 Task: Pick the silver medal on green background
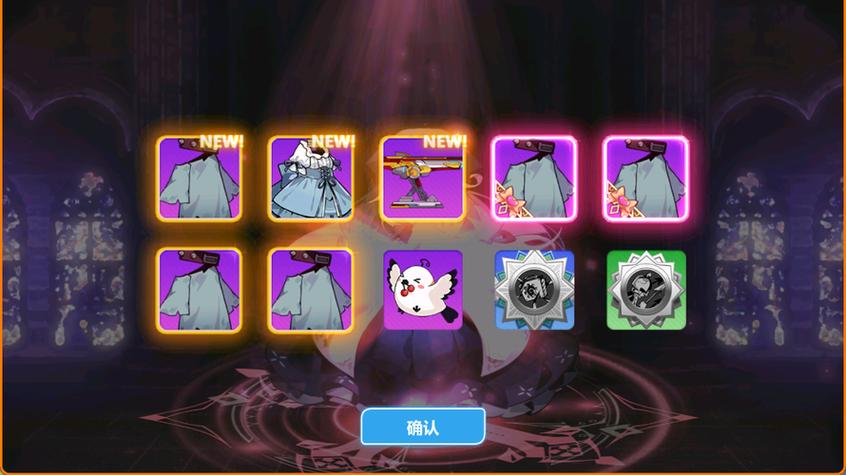646,290
